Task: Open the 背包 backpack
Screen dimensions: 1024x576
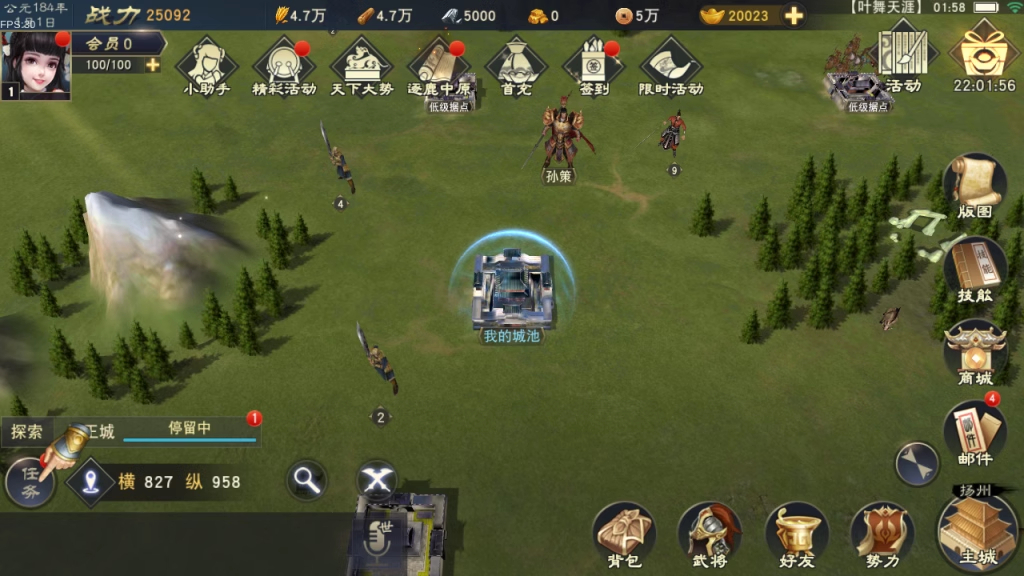Action: point(624,534)
